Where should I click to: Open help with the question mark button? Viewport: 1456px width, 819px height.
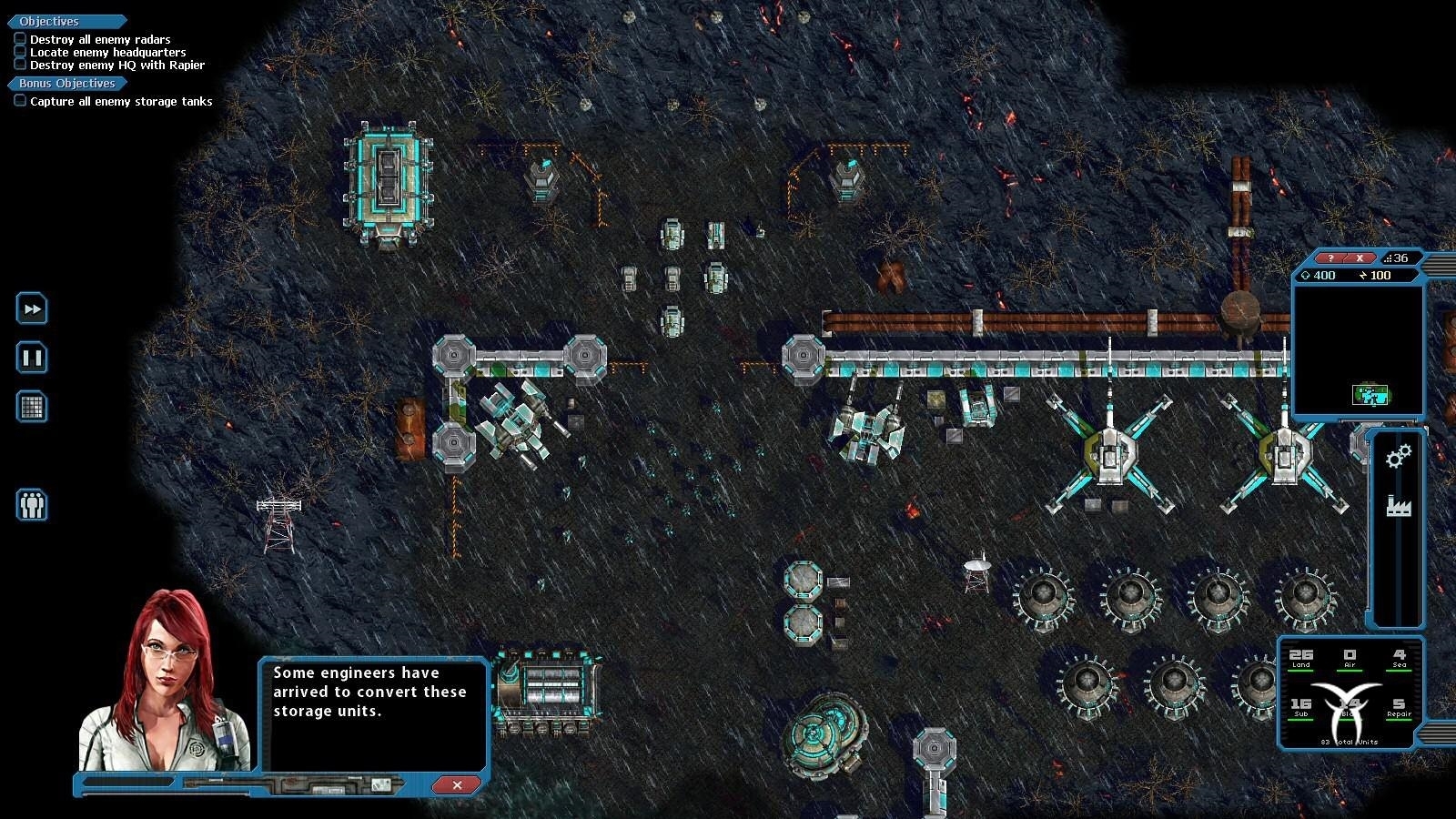[x=1330, y=258]
